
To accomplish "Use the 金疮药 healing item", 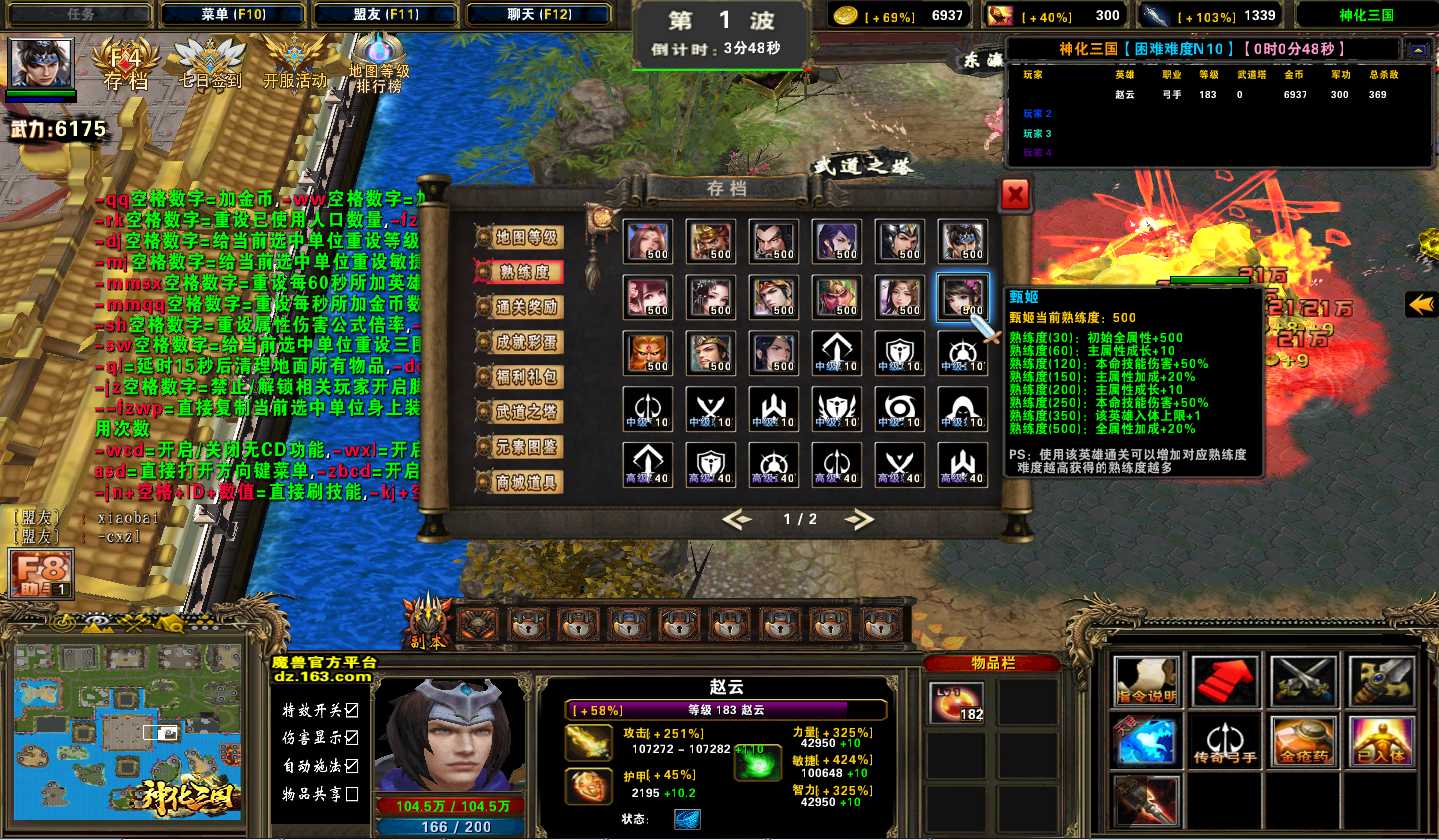I will coord(1303,741).
